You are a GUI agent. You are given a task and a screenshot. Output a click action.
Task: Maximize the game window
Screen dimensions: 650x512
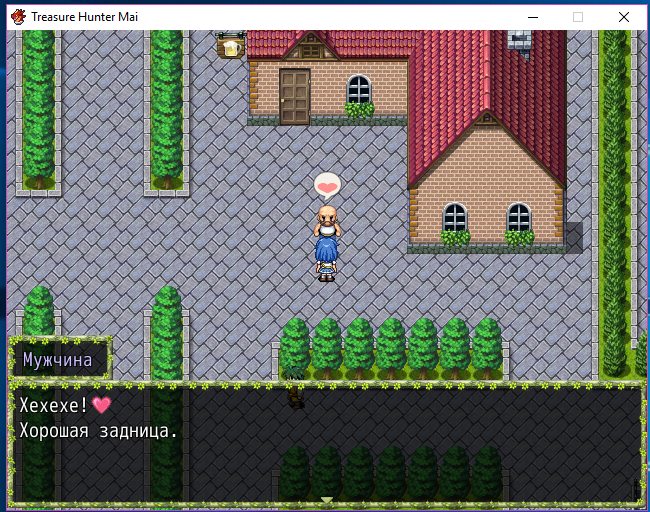coord(578,17)
